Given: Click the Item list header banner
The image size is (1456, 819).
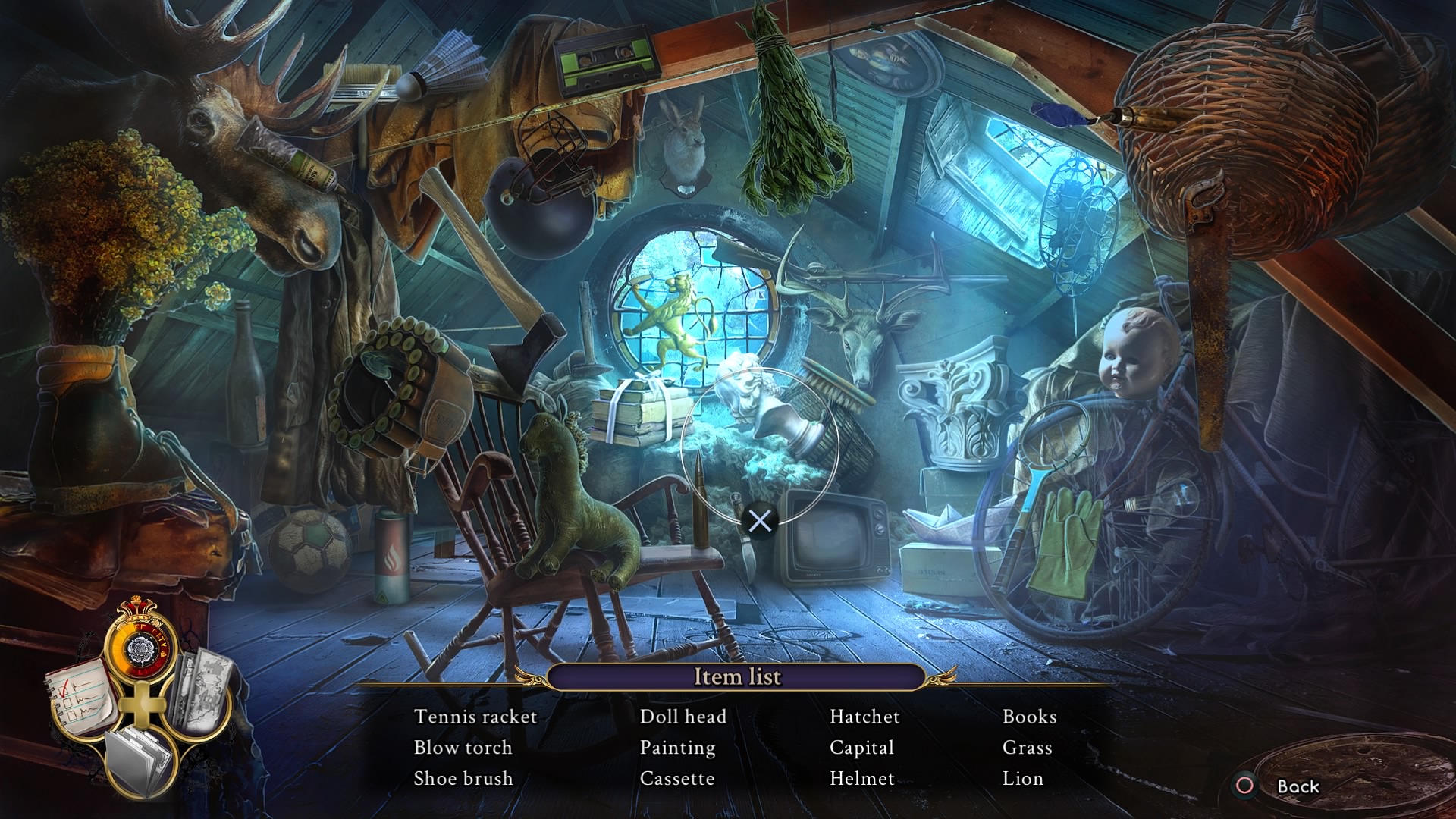Looking at the screenshot, I should pos(736,676).
